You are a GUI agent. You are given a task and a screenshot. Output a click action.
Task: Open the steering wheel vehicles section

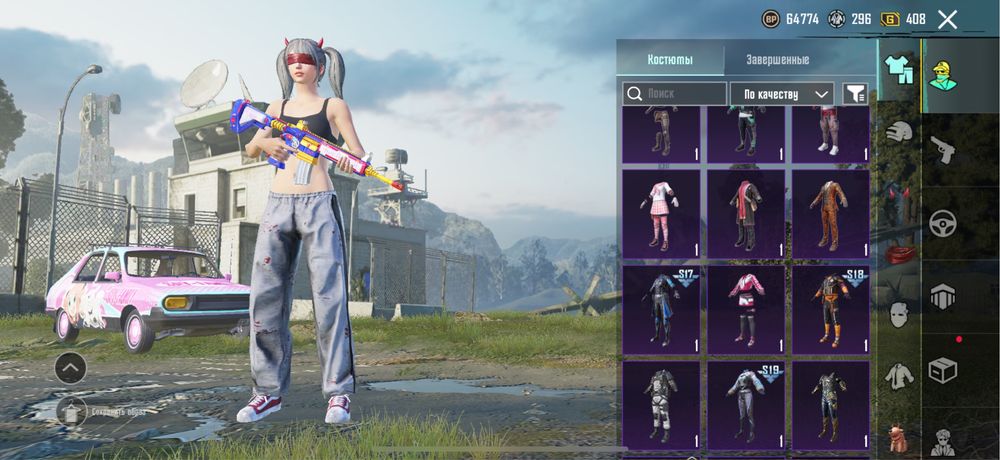pos(943,223)
